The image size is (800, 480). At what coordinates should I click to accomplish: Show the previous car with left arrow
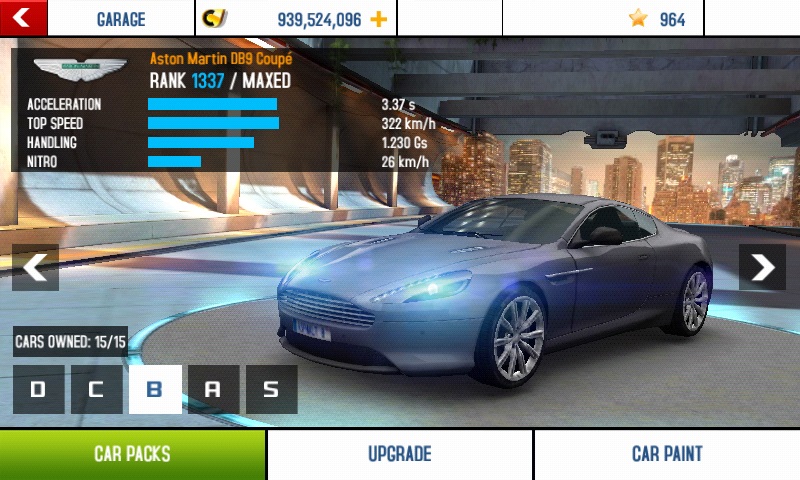coord(35,267)
